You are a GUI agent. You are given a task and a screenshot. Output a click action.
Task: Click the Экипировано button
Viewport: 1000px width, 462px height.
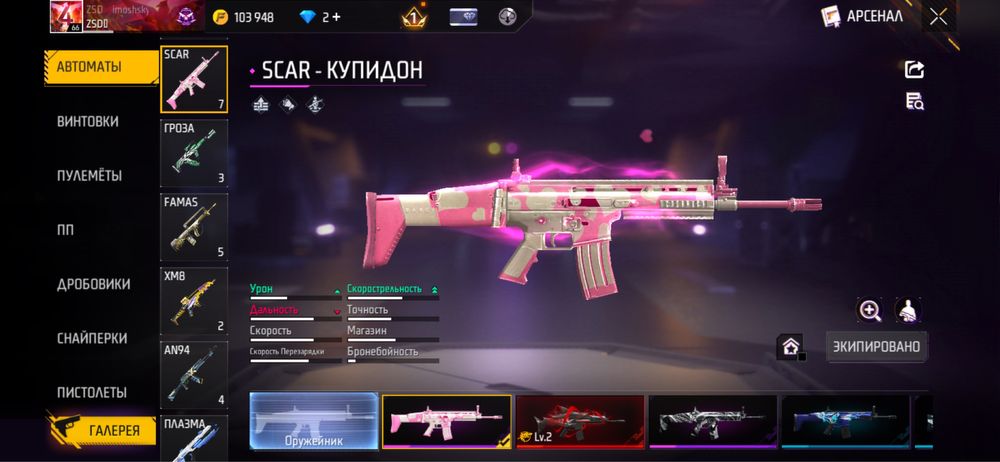click(876, 346)
